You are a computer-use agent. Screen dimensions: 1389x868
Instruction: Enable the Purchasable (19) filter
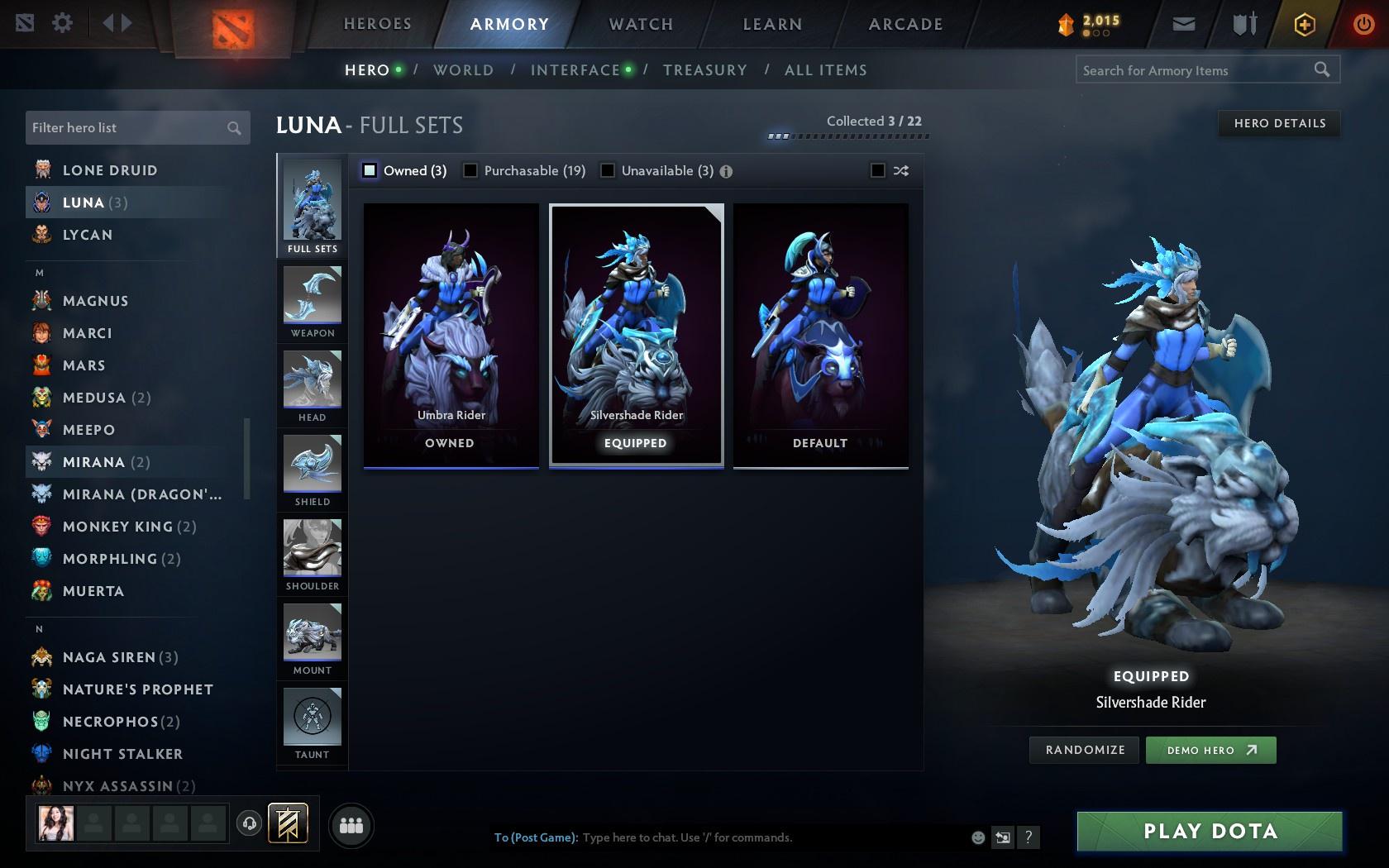tap(471, 170)
